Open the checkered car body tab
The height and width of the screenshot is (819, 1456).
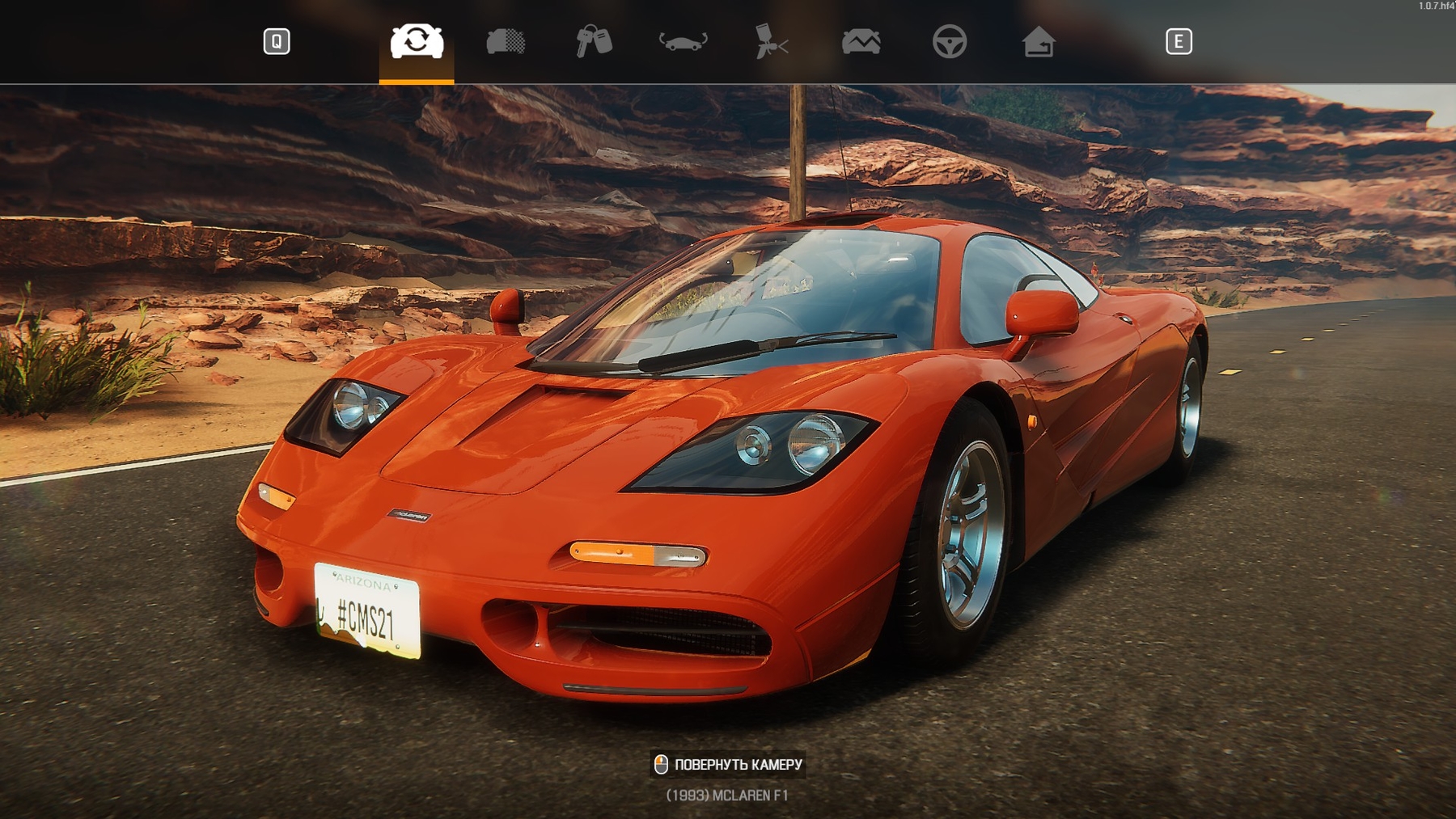click(x=506, y=41)
